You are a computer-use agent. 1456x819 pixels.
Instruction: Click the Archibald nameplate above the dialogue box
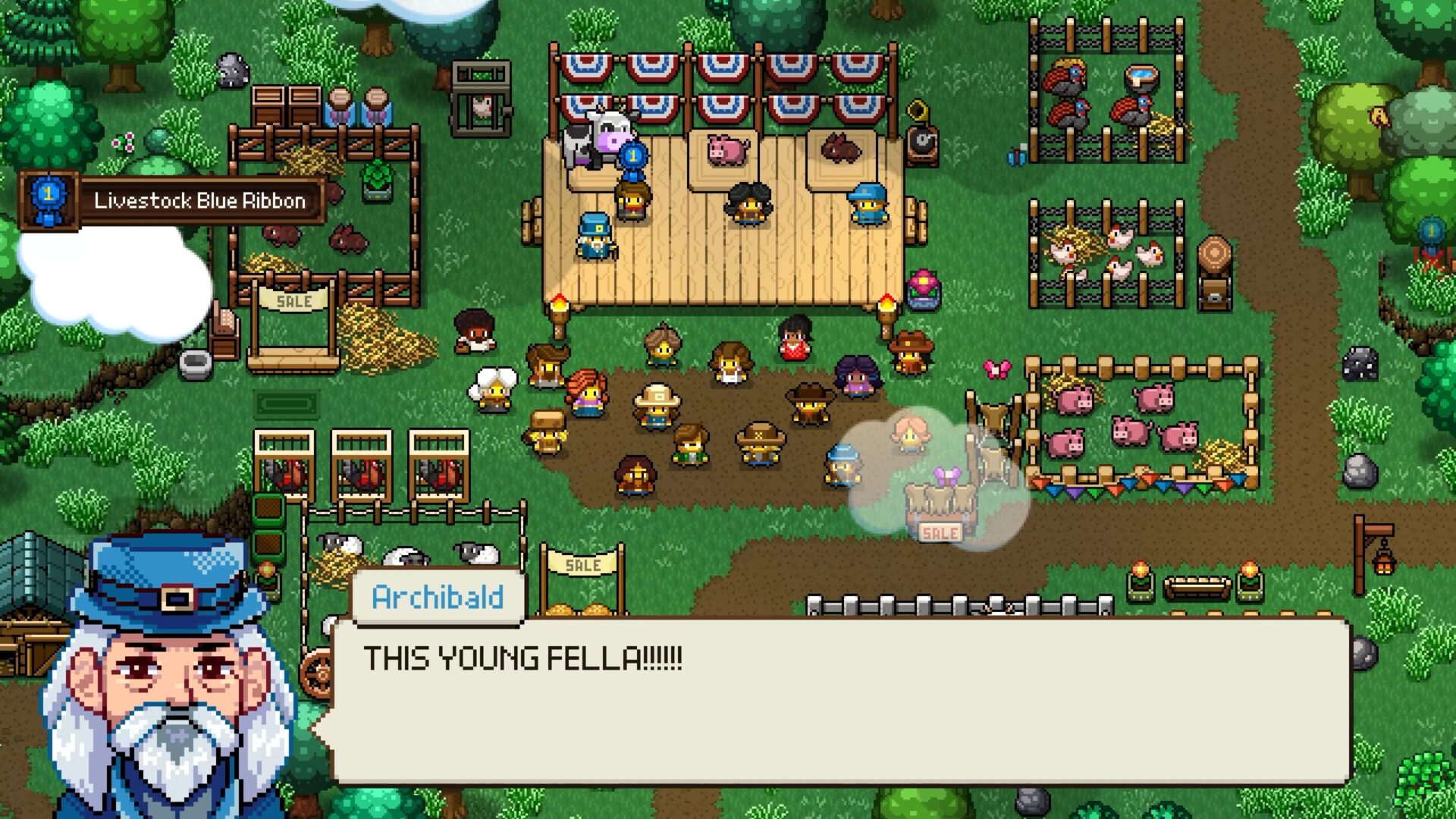click(436, 598)
